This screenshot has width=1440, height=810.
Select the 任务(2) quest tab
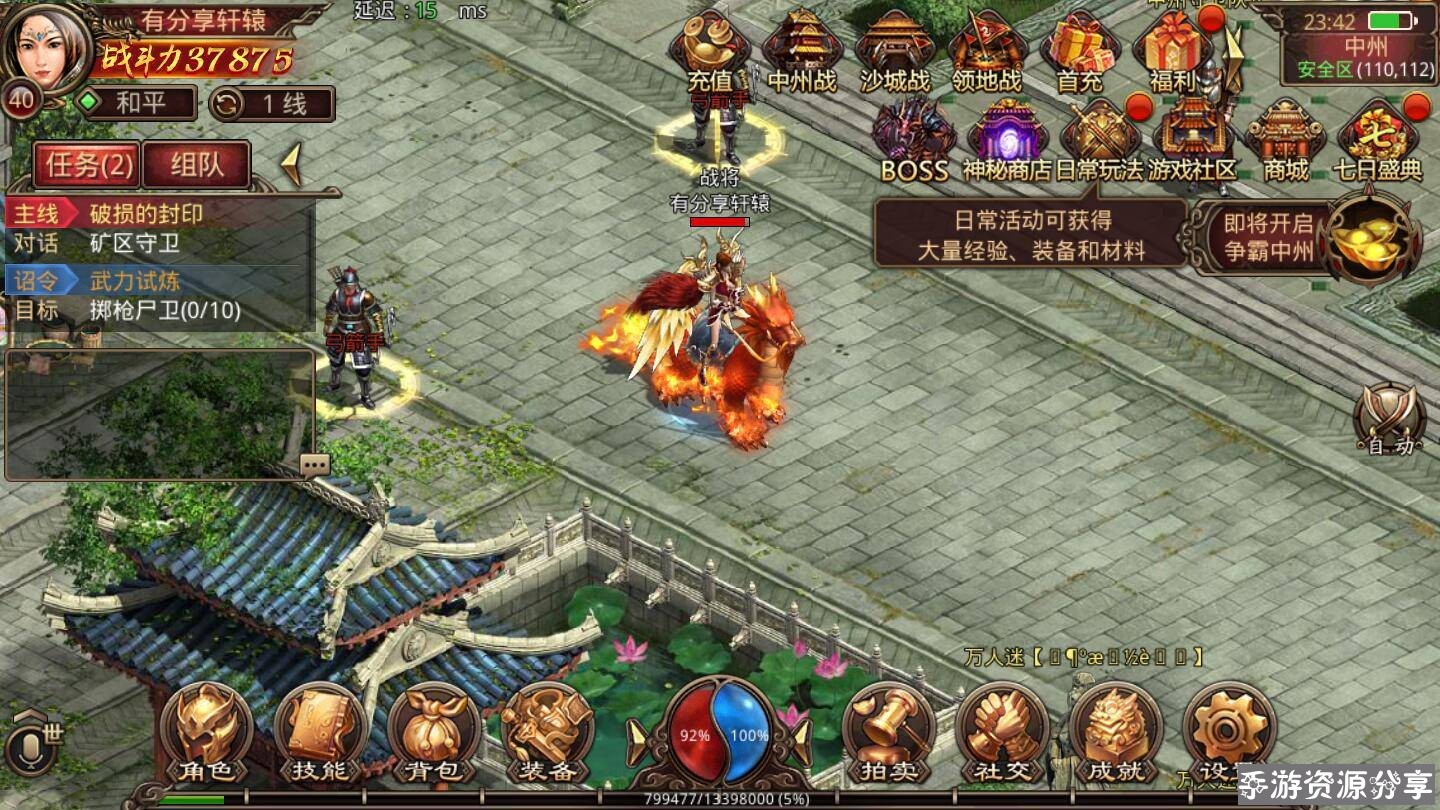click(x=86, y=165)
